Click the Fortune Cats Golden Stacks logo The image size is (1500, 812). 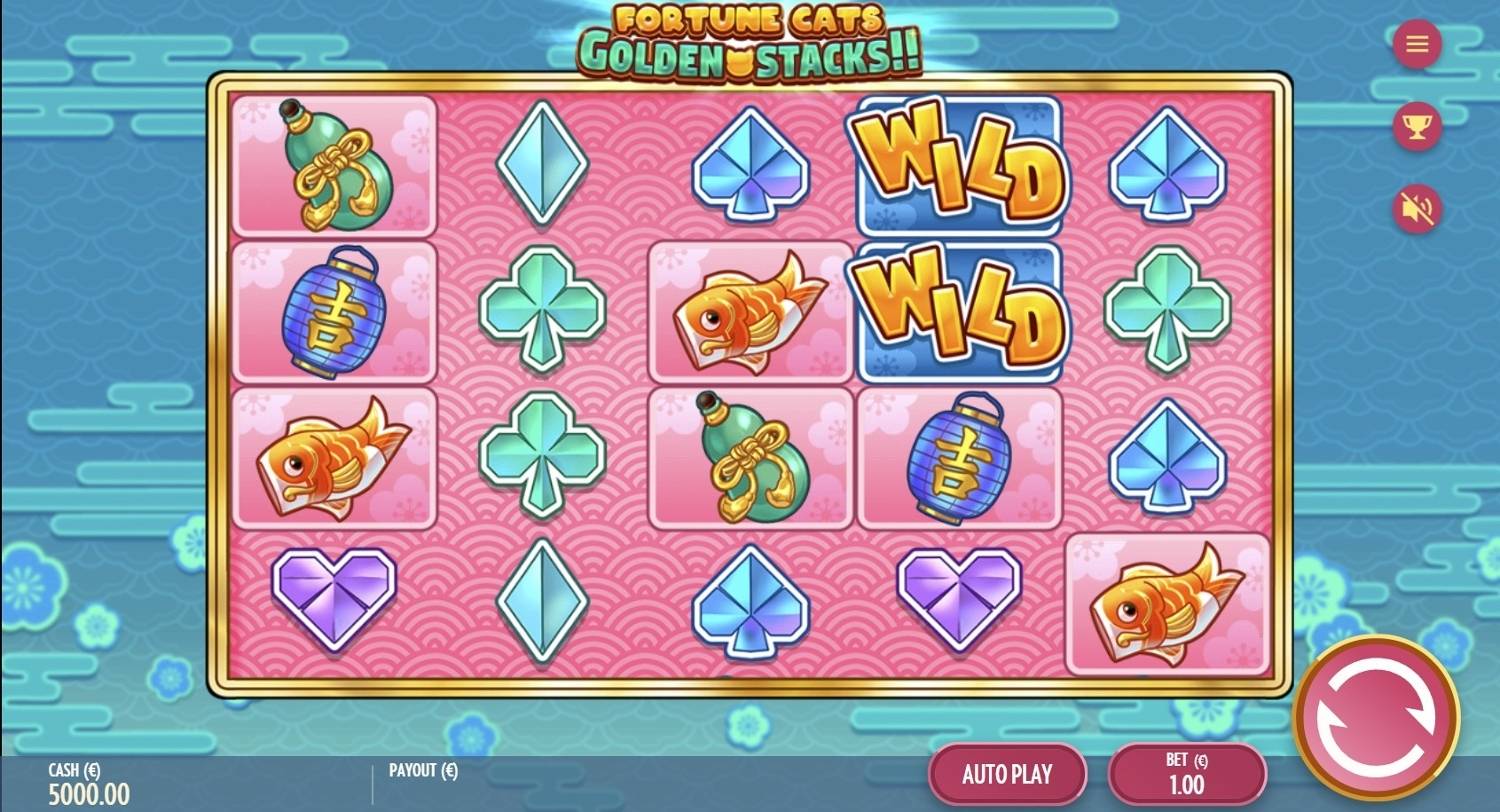click(x=750, y=35)
